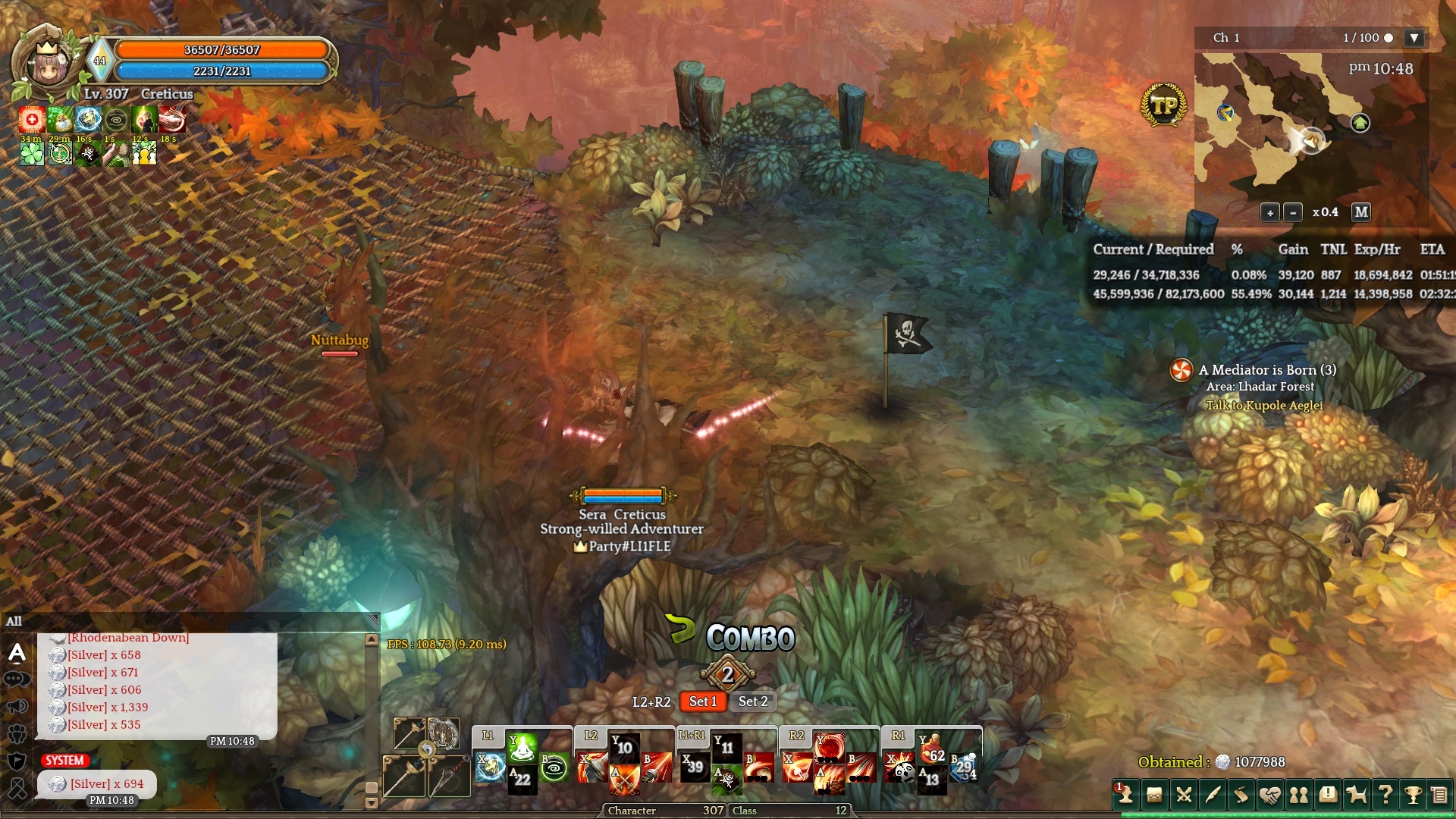Open the help question mark menu
Viewport: 1456px width, 819px height.
(x=1385, y=795)
